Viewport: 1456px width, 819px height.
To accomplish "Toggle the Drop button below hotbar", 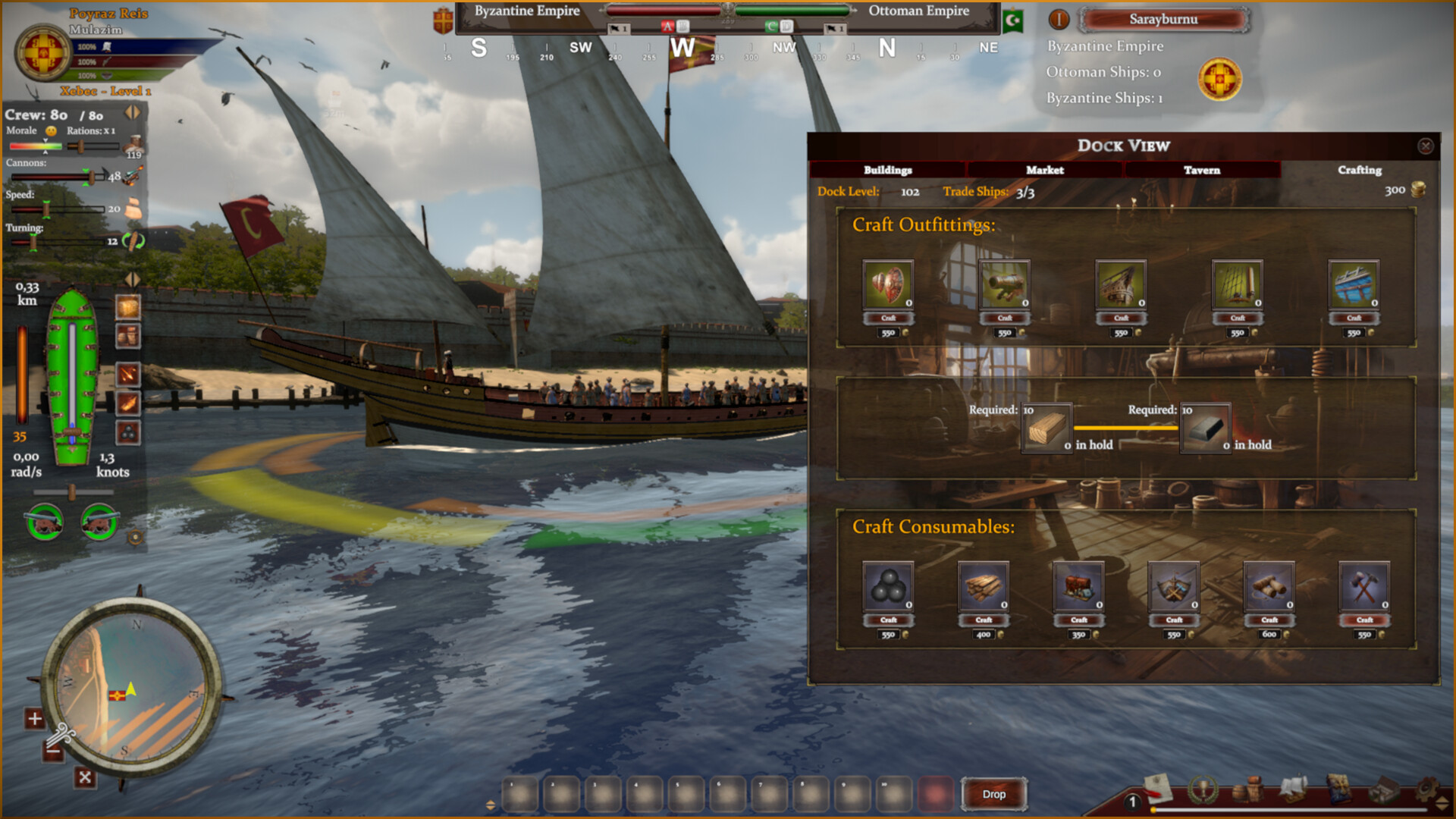I will point(993,794).
